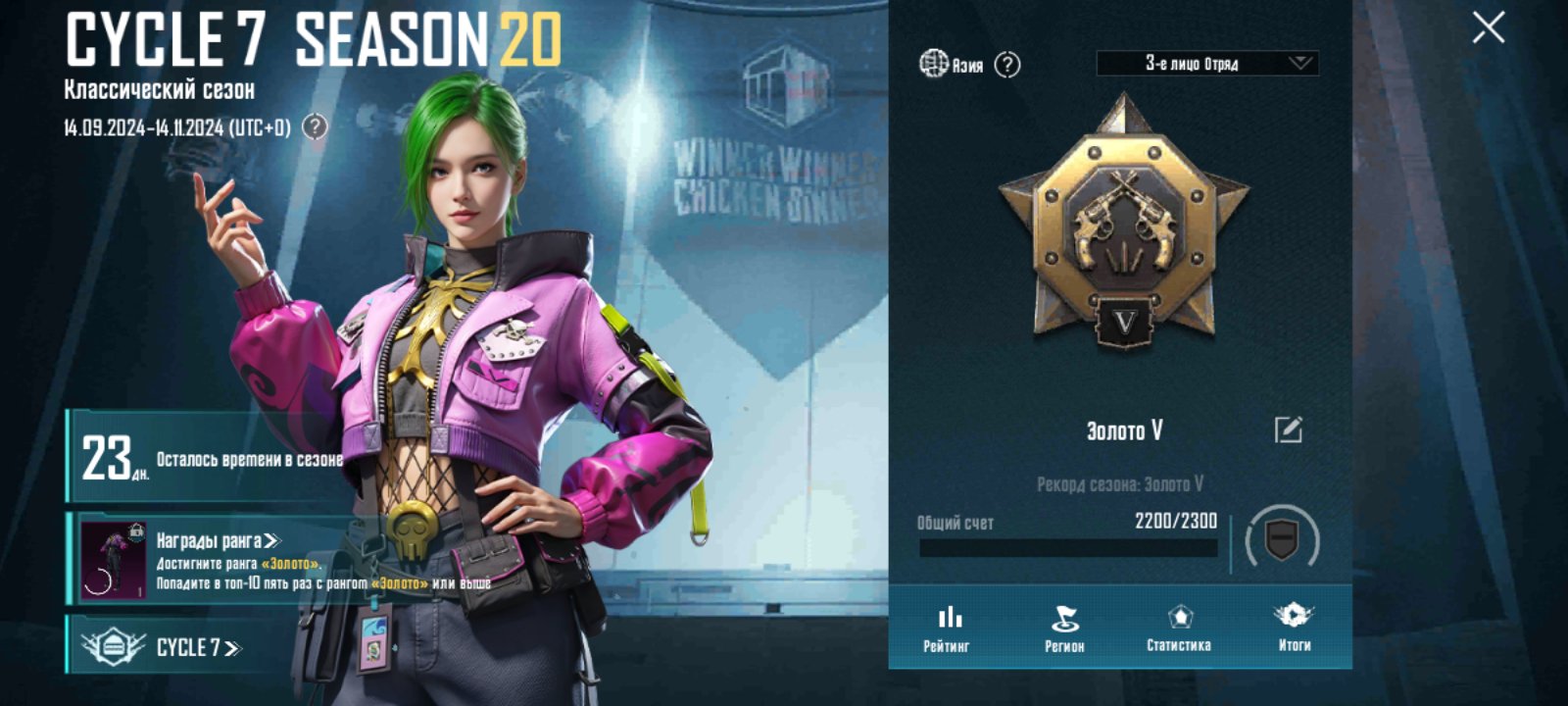This screenshot has height=706, width=1568.
Task: Show the Статистика tab
Action: pyautogui.click(x=1179, y=628)
